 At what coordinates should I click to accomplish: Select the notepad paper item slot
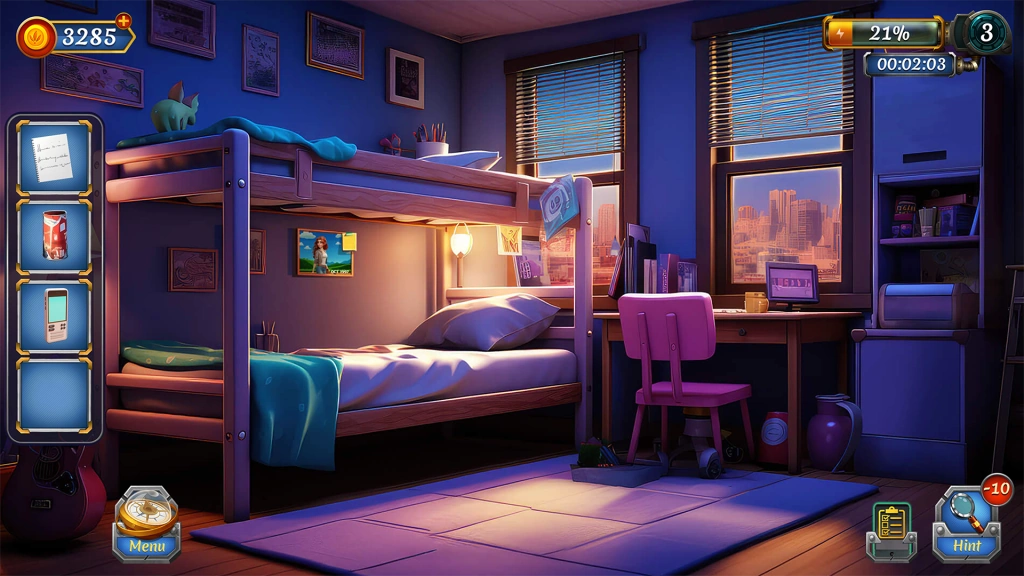click(x=55, y=158)
